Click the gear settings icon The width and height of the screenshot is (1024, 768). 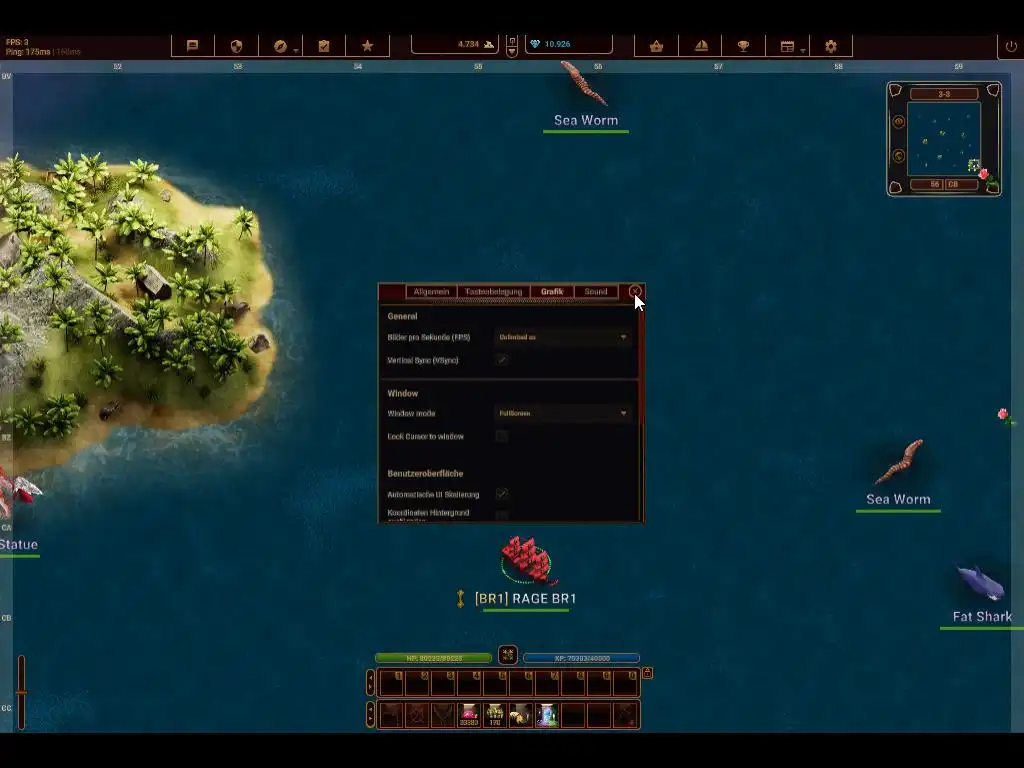pyautogui.click(x=831, y=46)
